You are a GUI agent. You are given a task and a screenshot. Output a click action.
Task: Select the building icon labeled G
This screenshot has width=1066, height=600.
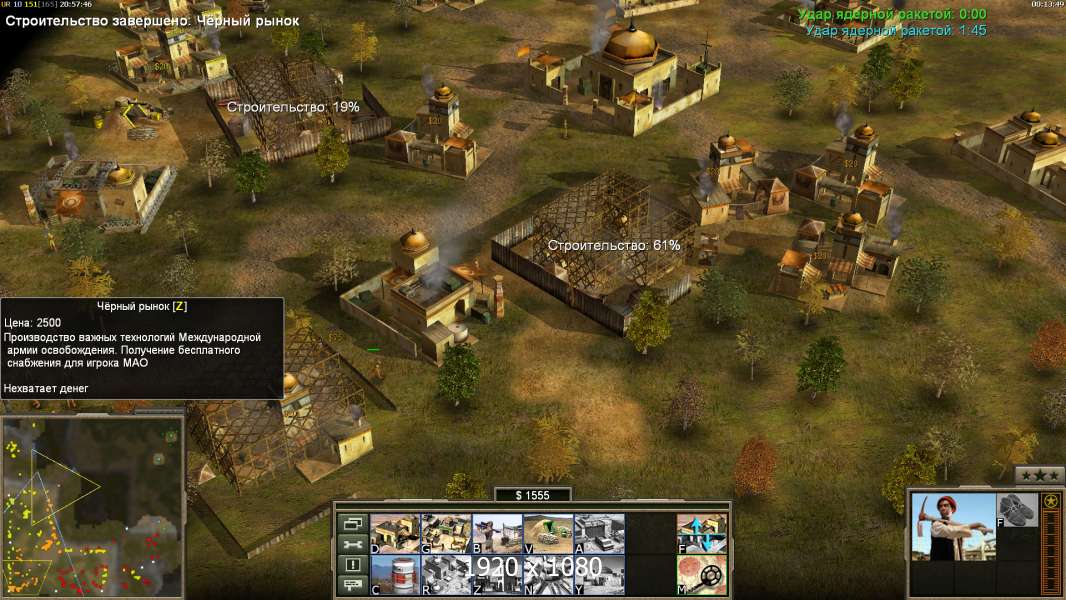446,533
